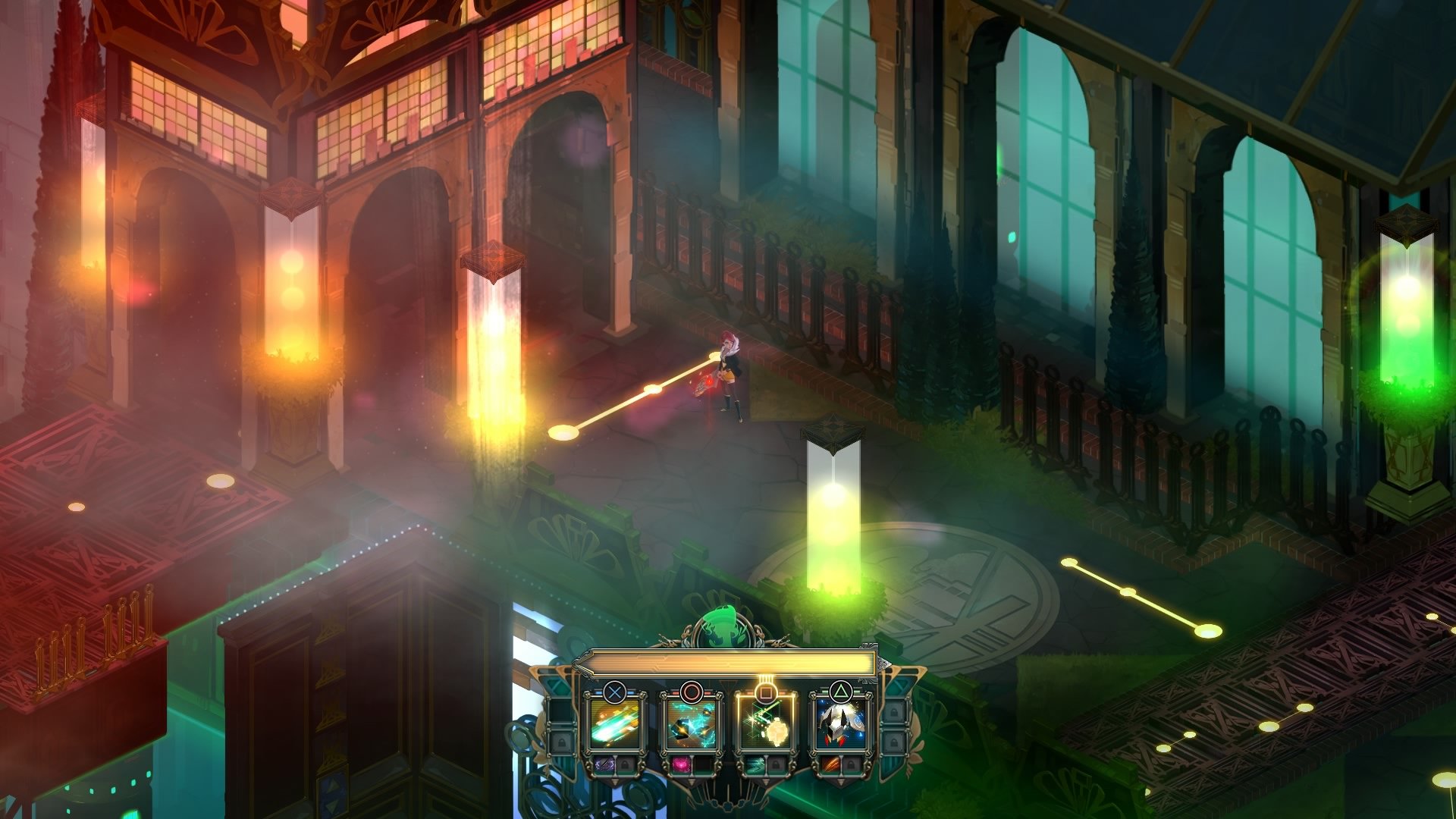This screenshot has width=1456, height=819.
Task: Select the teal function icon in the Circle slot
Action: [x=692, y=724]
